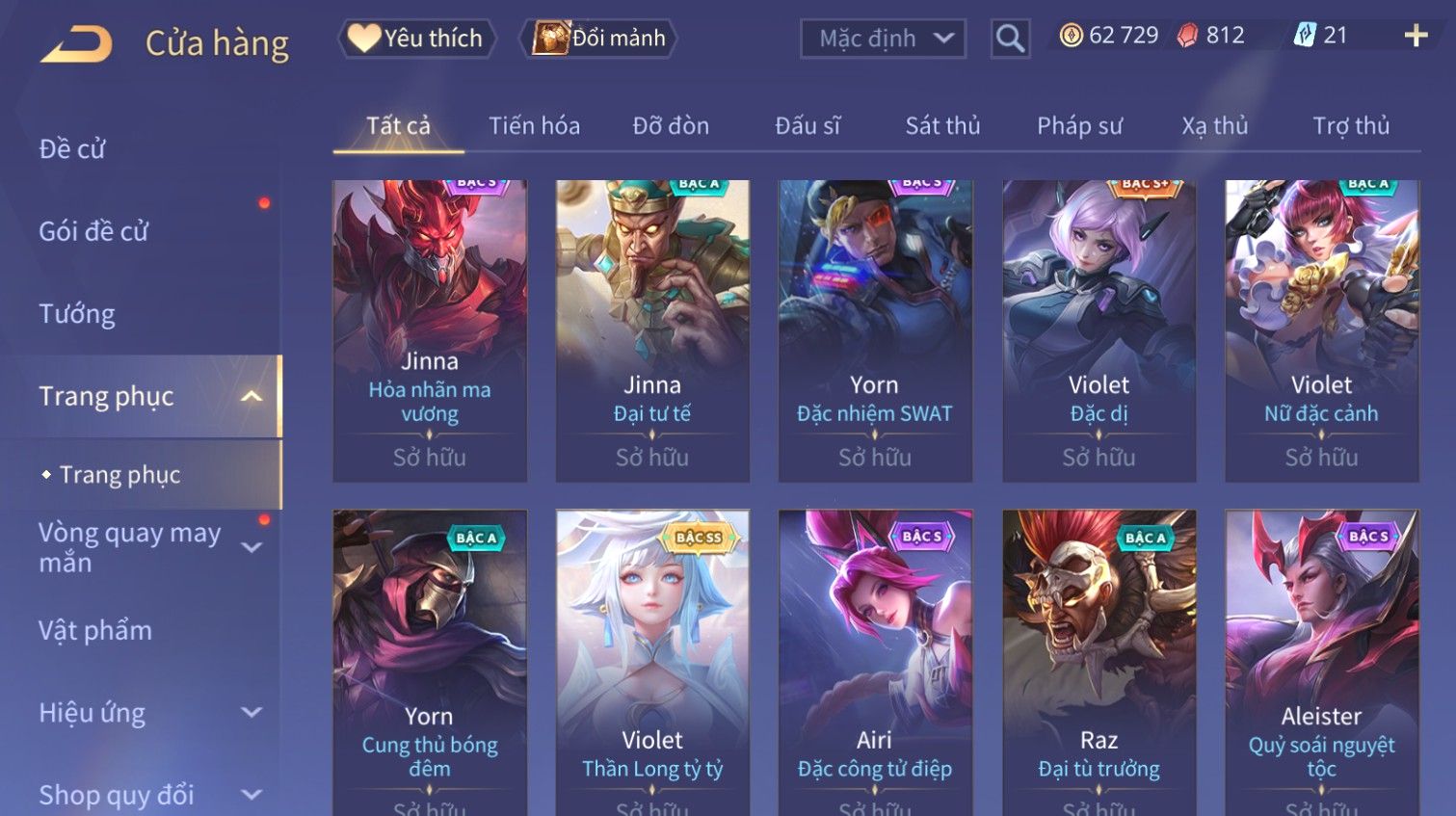1456x816 pixels.
Task: Switch to the Đỡ đòn tab
Action: (x=671, y=126)
